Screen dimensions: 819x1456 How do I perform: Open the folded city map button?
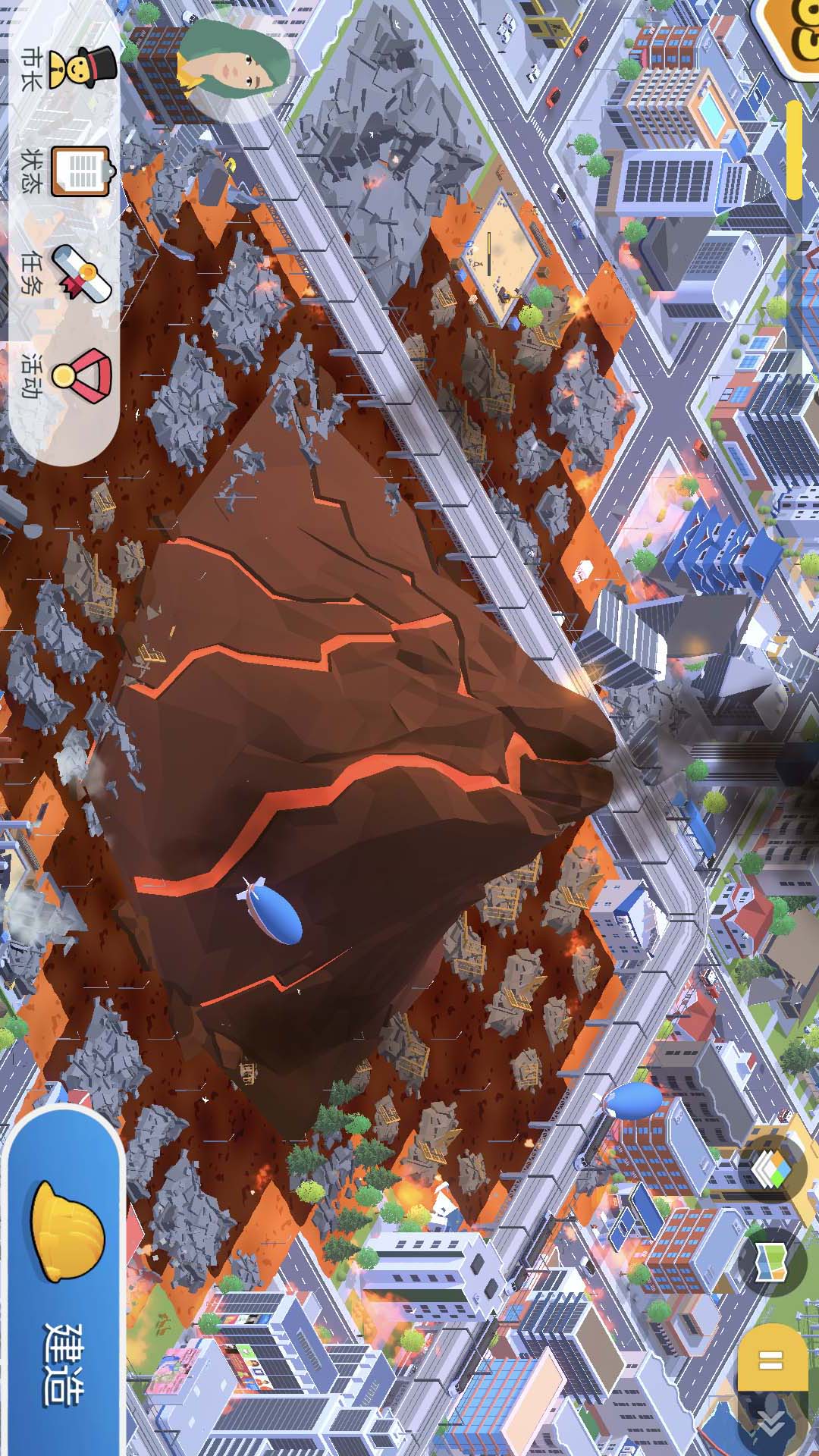coord(772,1262)
